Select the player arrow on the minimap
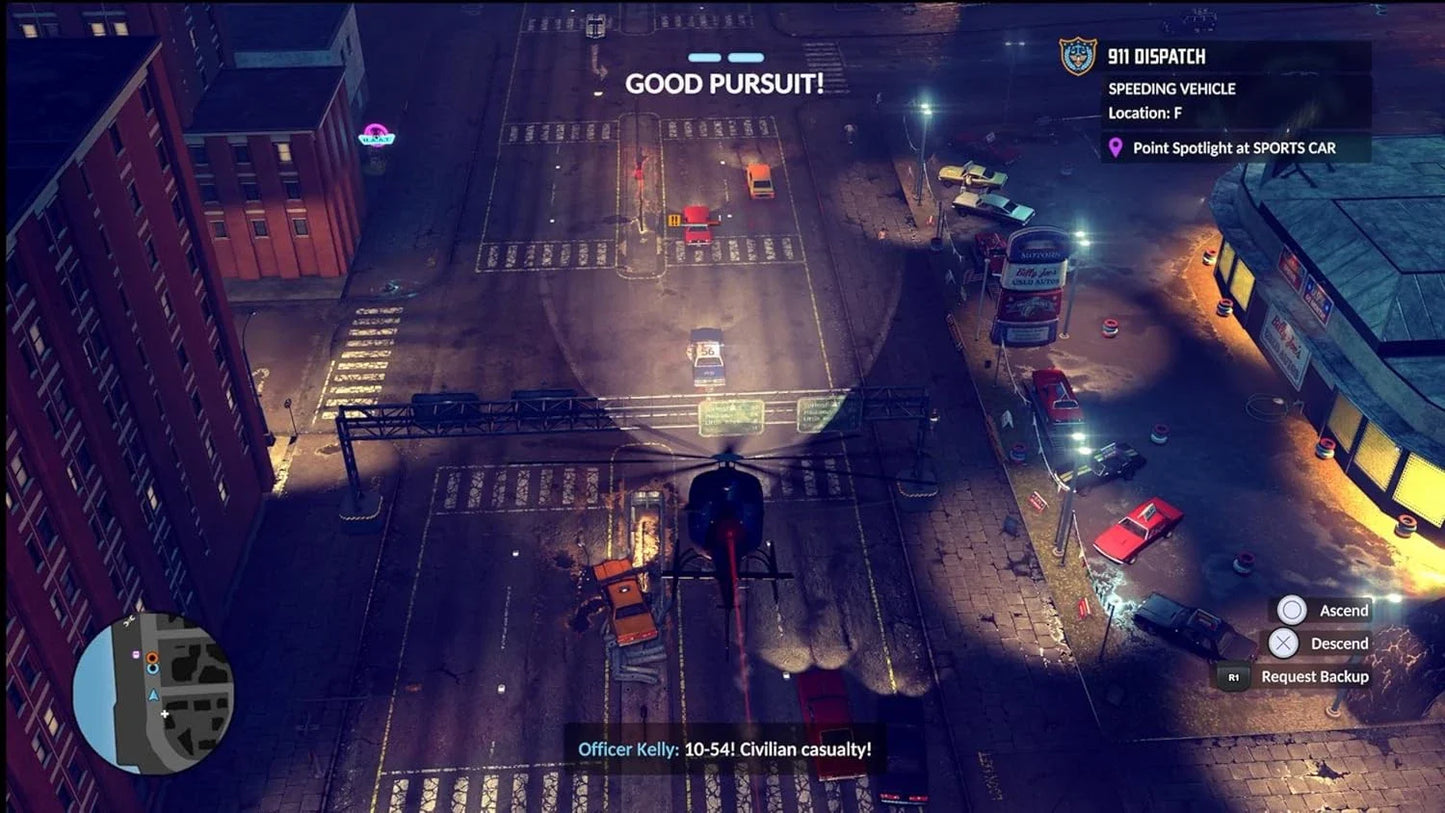The height and width of the screenshot is (813, 1445). pos(154,695)
